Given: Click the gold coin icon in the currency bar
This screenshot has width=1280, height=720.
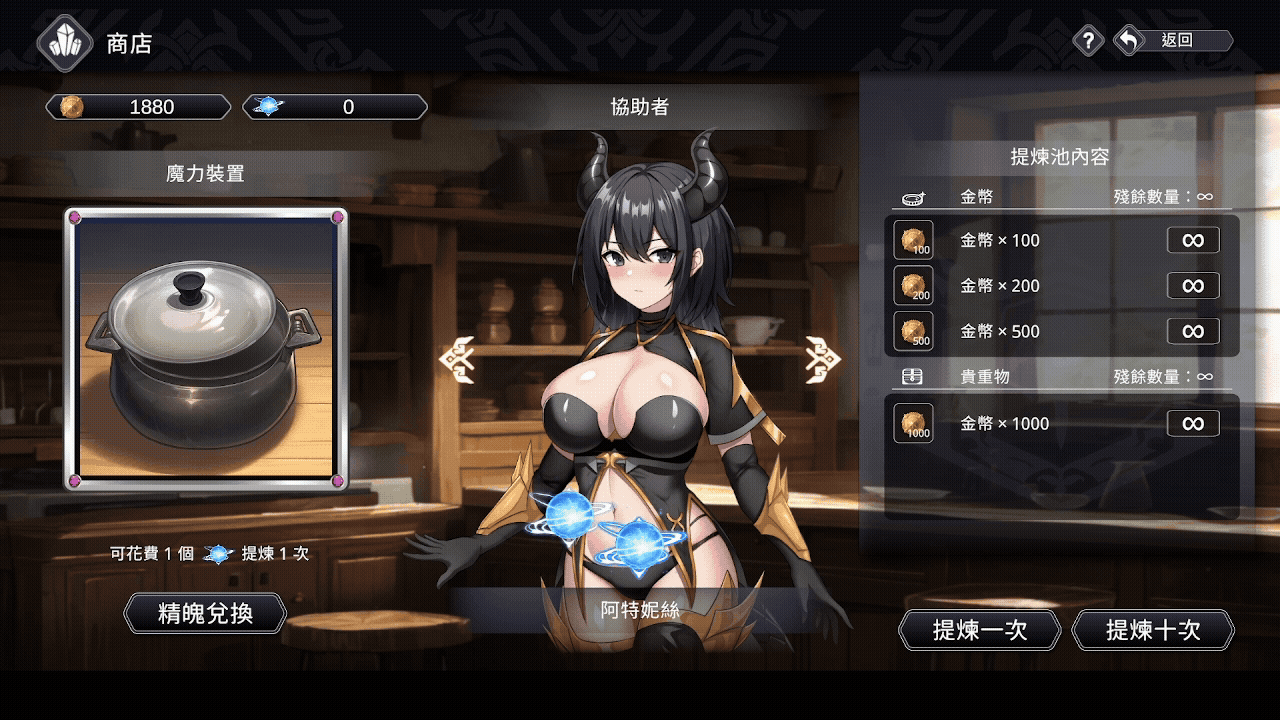Looking at the screenshot, I should click(x=69, y=107).
